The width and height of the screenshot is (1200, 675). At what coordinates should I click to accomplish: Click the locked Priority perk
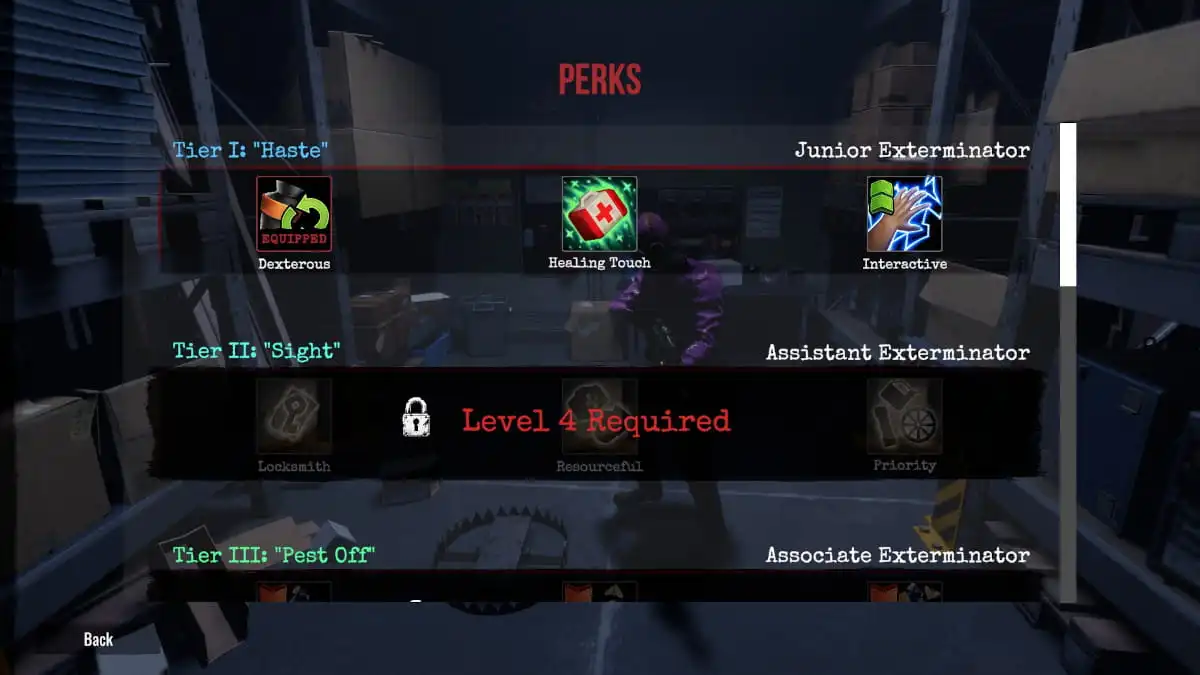[x=904, y=416]
